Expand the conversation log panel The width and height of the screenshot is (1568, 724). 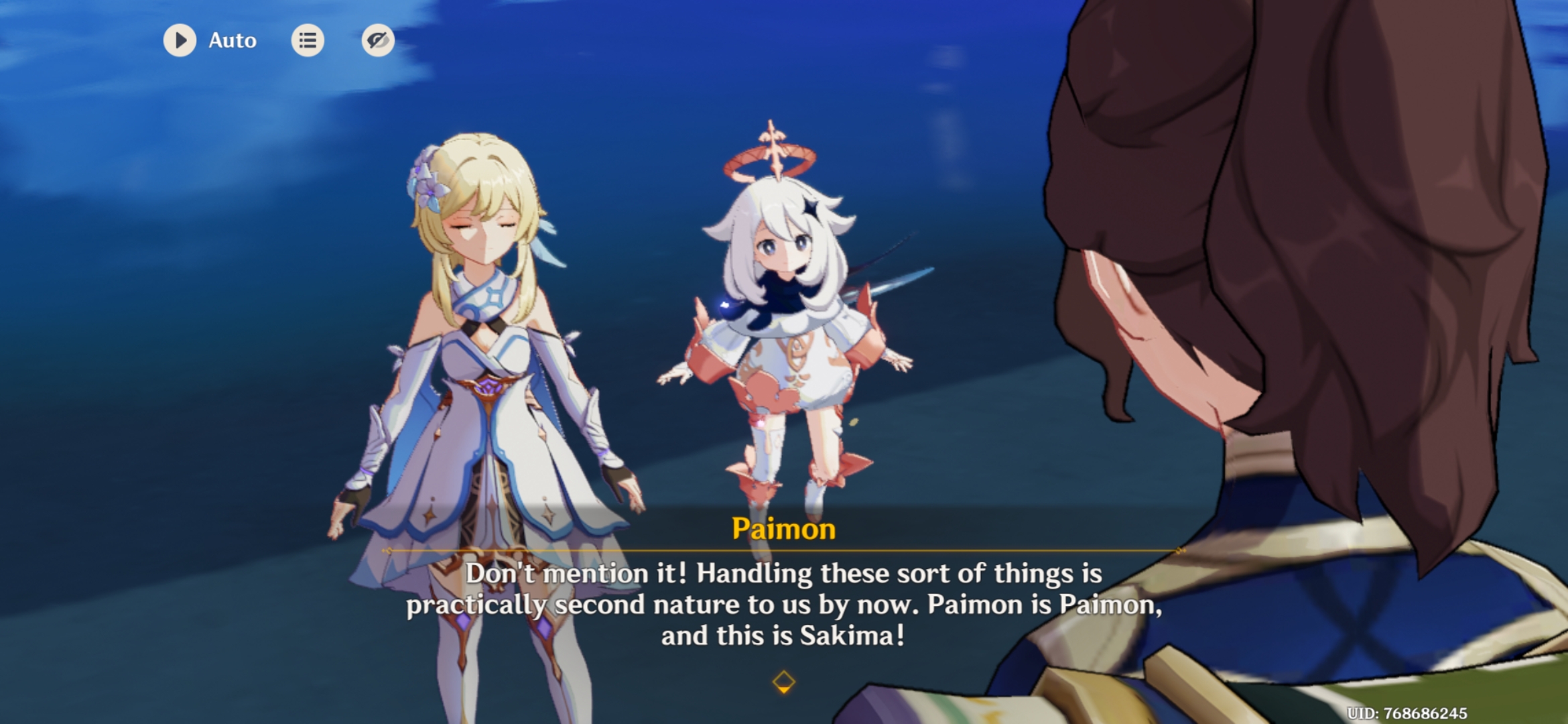(x=308, y=40)
